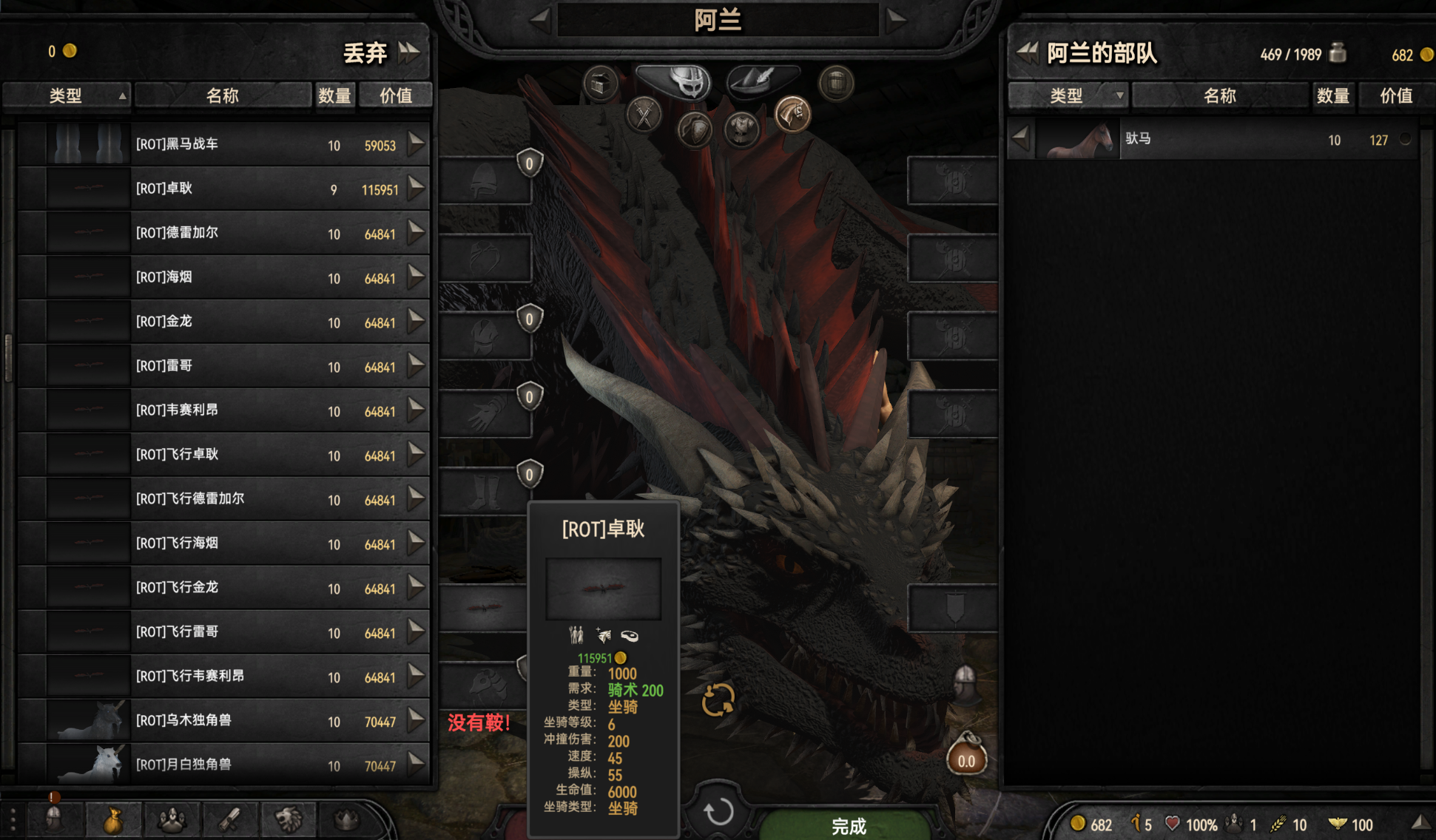Sort the left list by 数量
The height and width of the screenshot is (840, 1436).
334,95
